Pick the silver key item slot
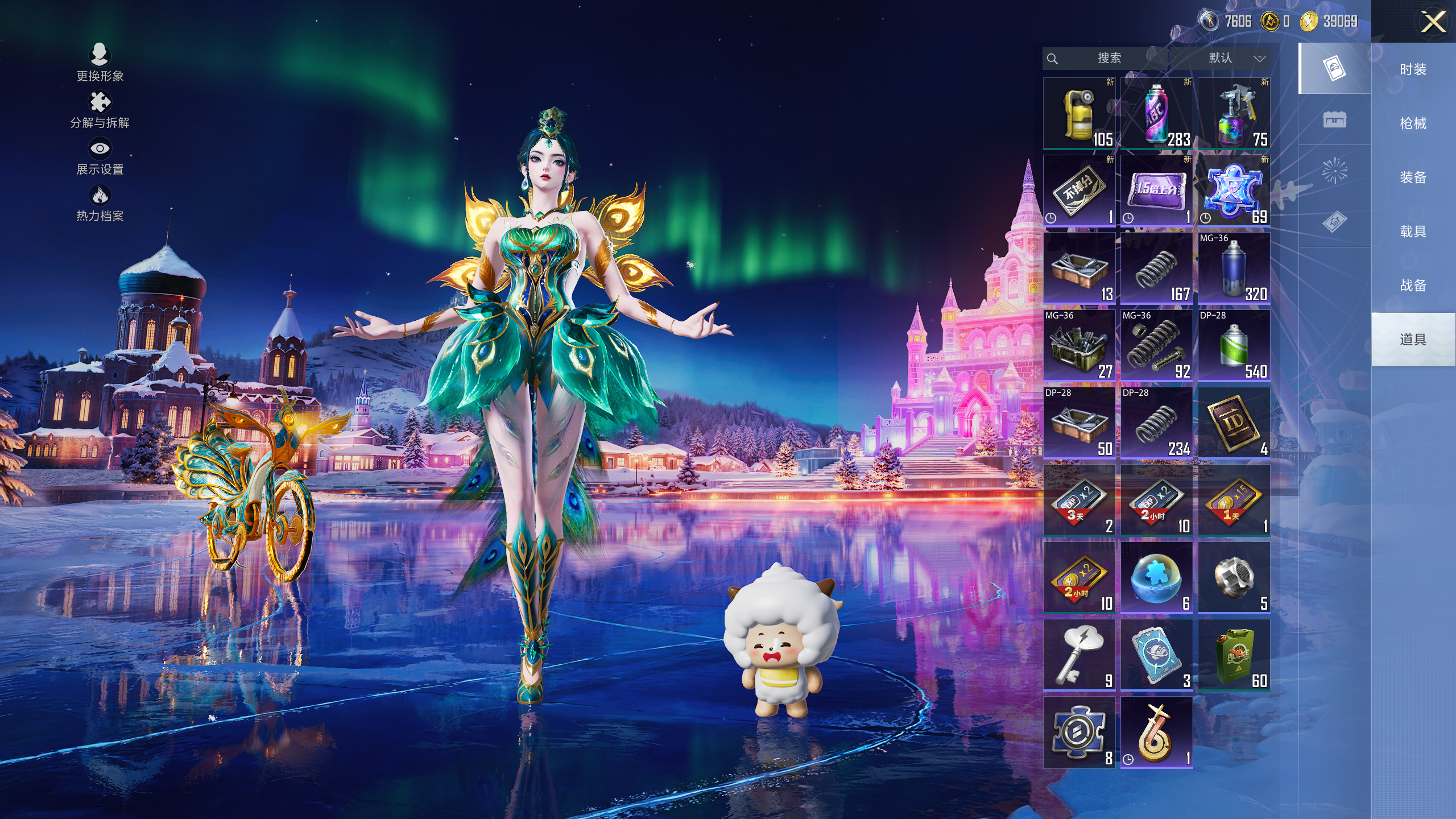 [x=1079, y=655]
